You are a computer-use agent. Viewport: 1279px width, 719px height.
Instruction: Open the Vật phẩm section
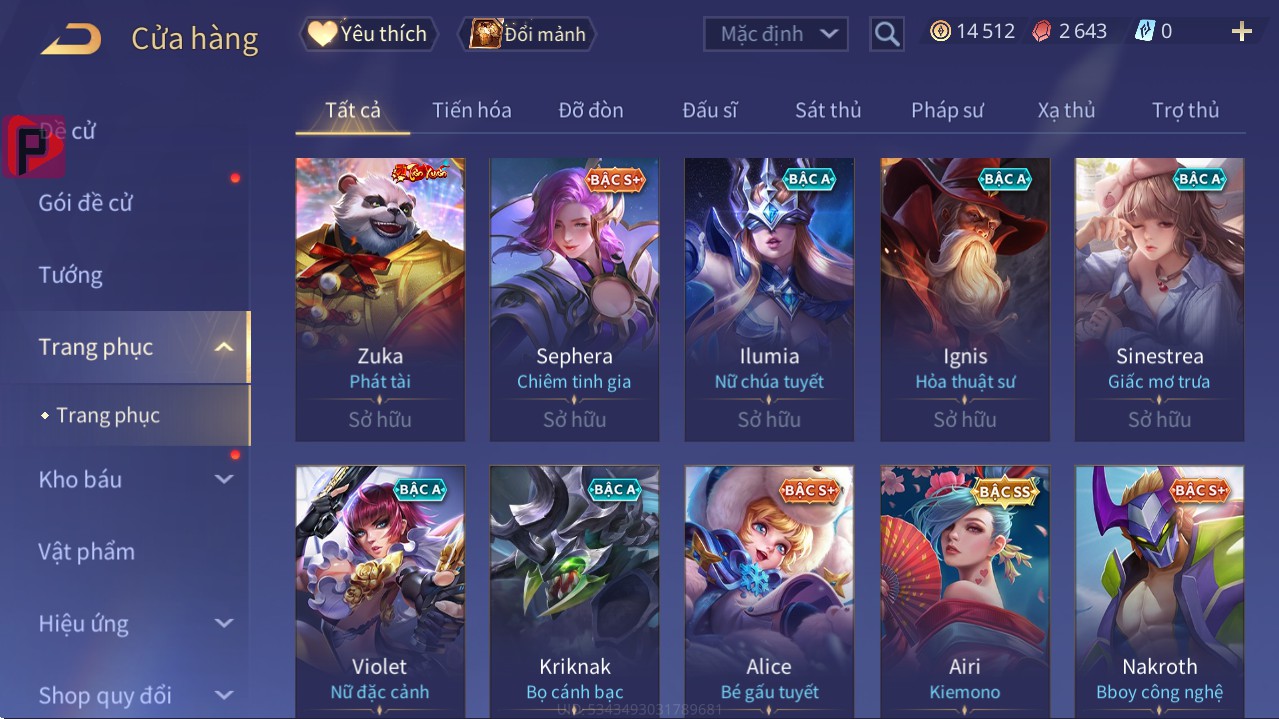click(87, 551)
